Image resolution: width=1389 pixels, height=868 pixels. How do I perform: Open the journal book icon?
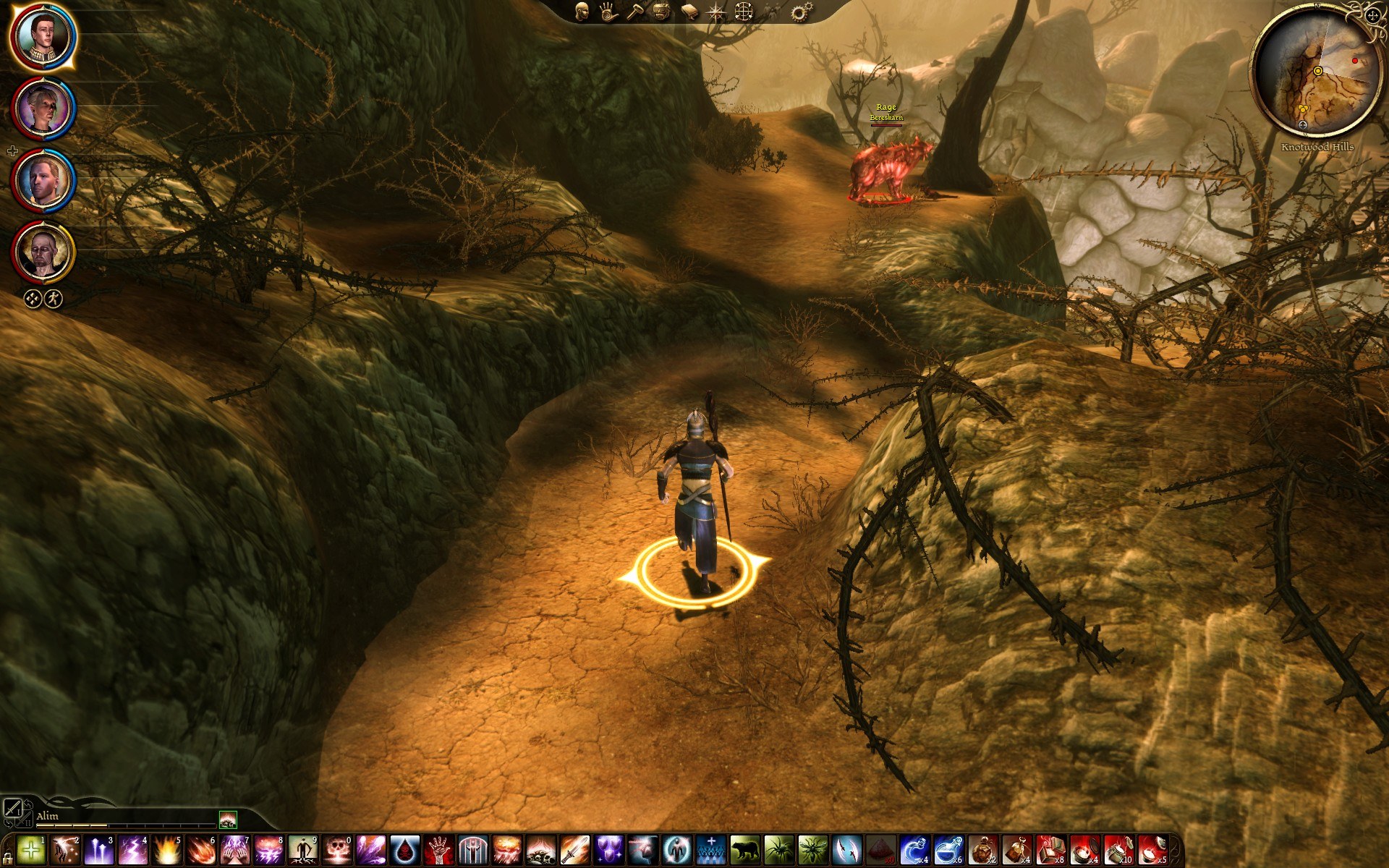tap(689, 12)
